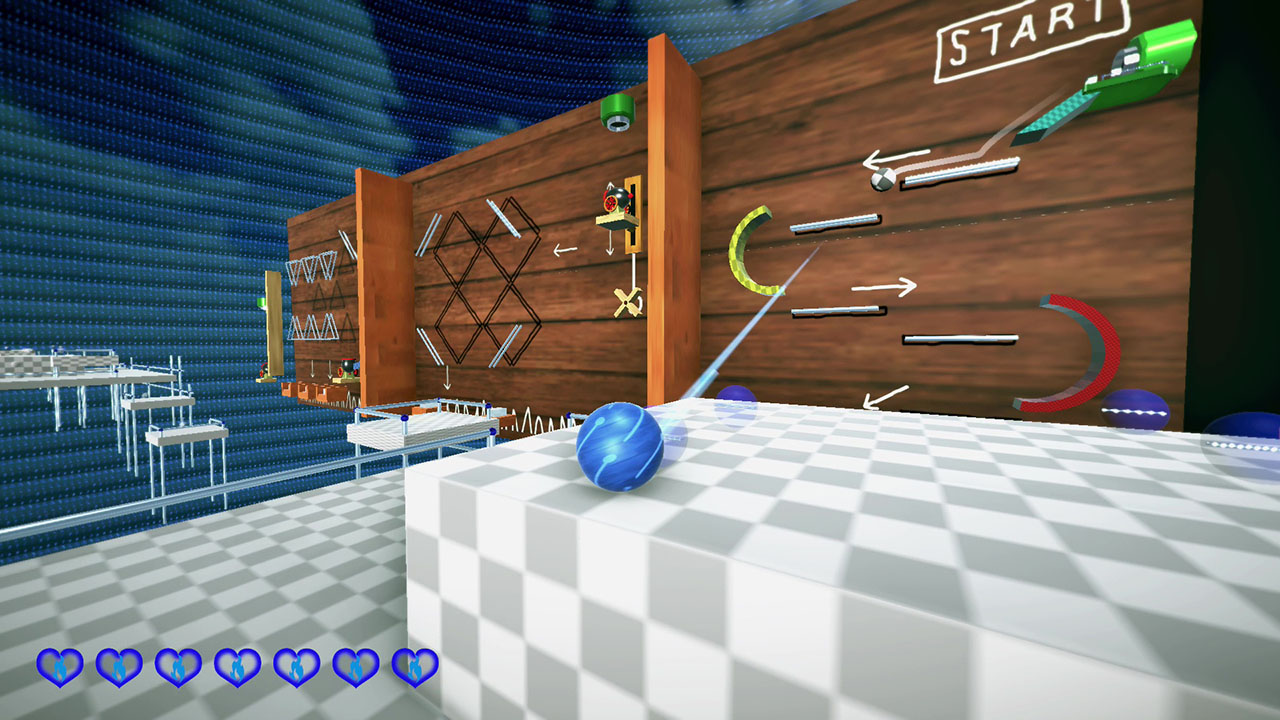Select the spring coil under the wooden wall
The image size is (1280, 720).
(x=530, y=420)
